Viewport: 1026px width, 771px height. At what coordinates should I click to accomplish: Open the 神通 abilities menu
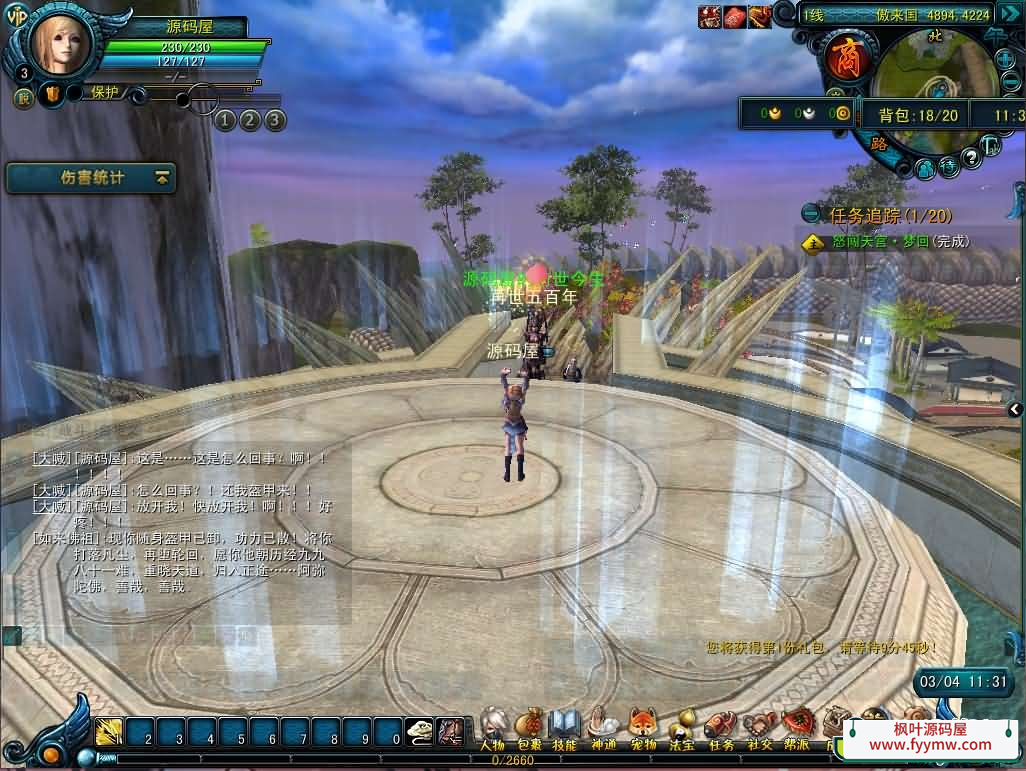click(x=603, y=725)
